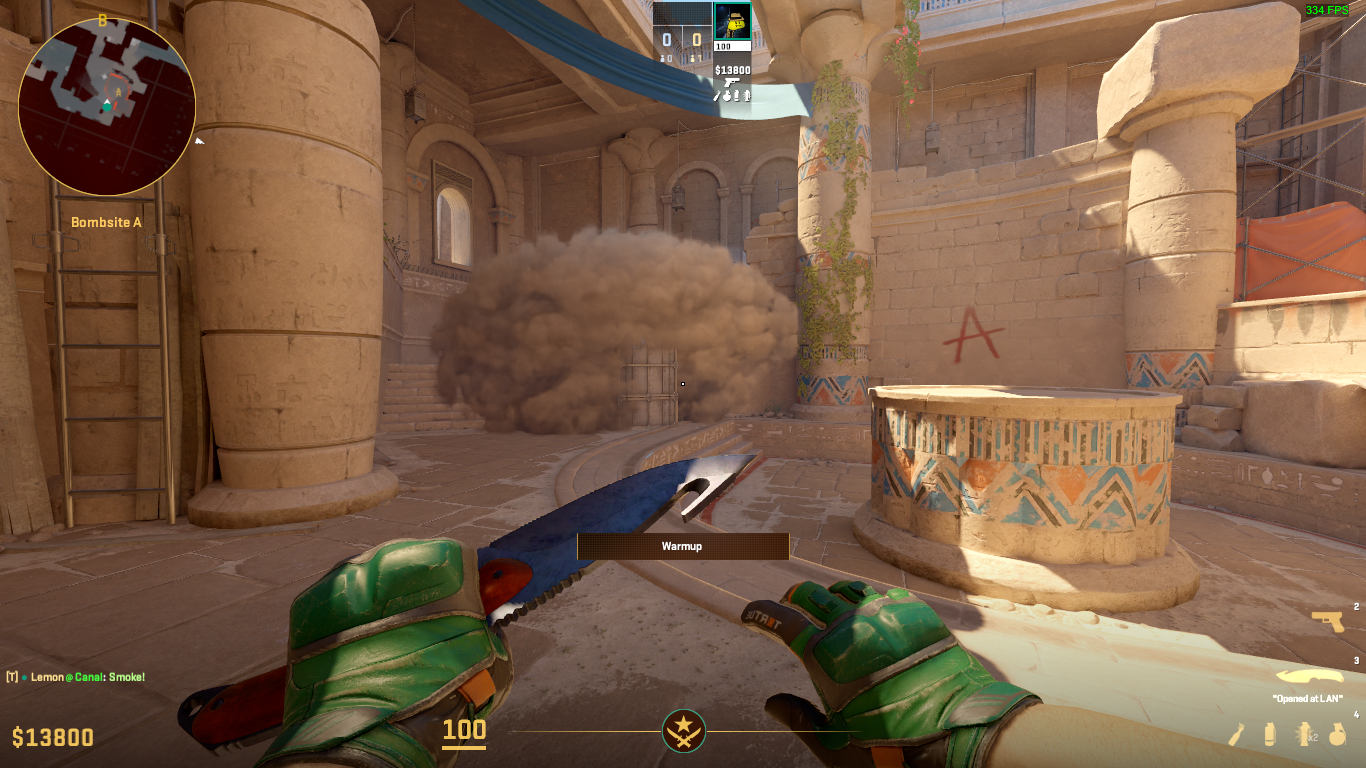Screen dimensions: 1366x768
Task: Click the Terrorist team emblem
Action: click(684, 731)
